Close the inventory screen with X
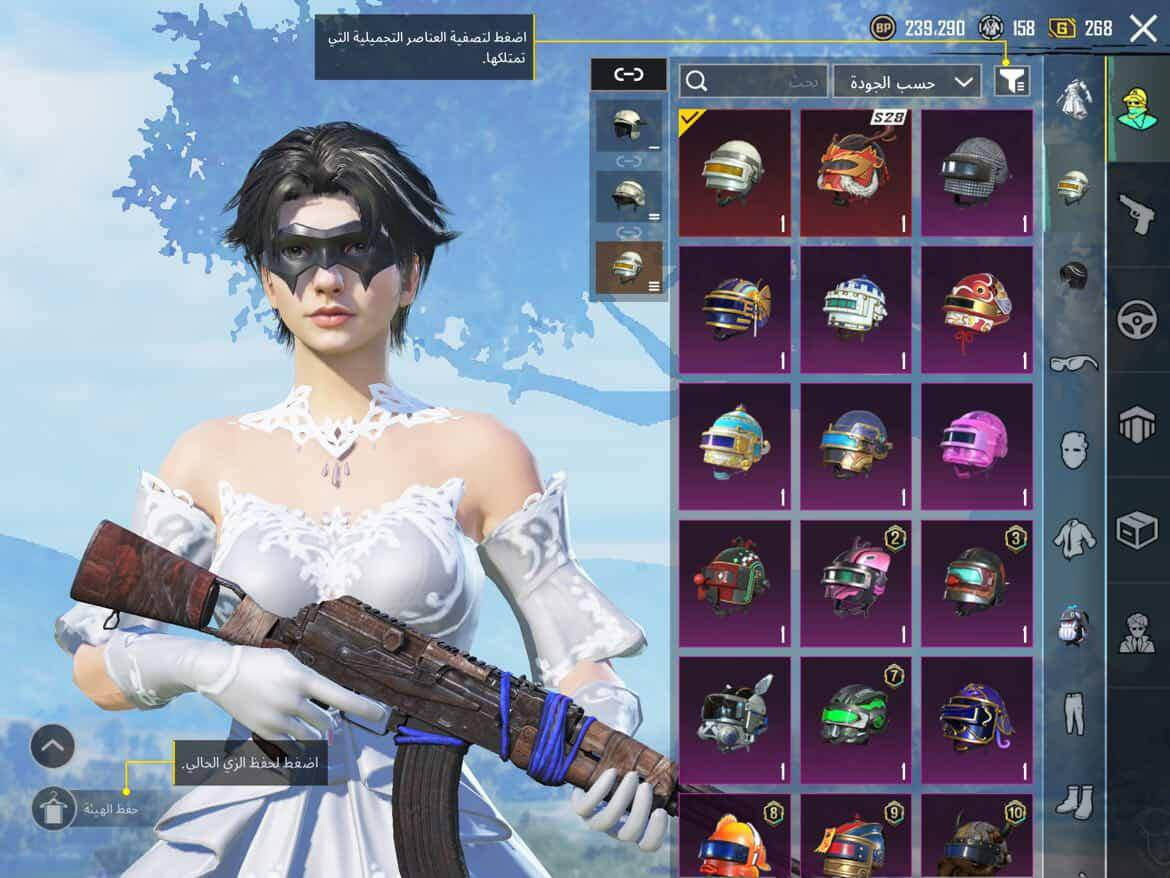 tap(1143, 29)
